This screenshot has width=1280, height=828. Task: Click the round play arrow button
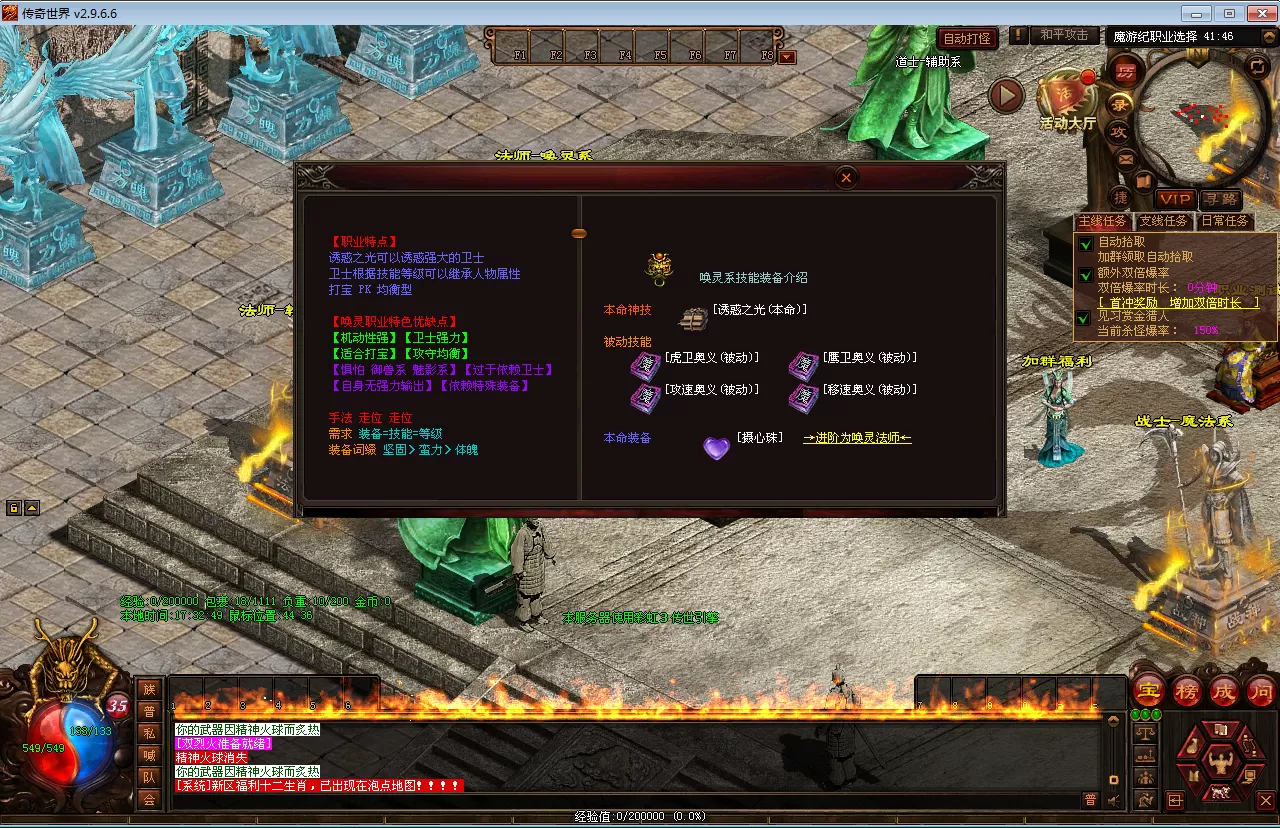click(x=1006, y=96)
